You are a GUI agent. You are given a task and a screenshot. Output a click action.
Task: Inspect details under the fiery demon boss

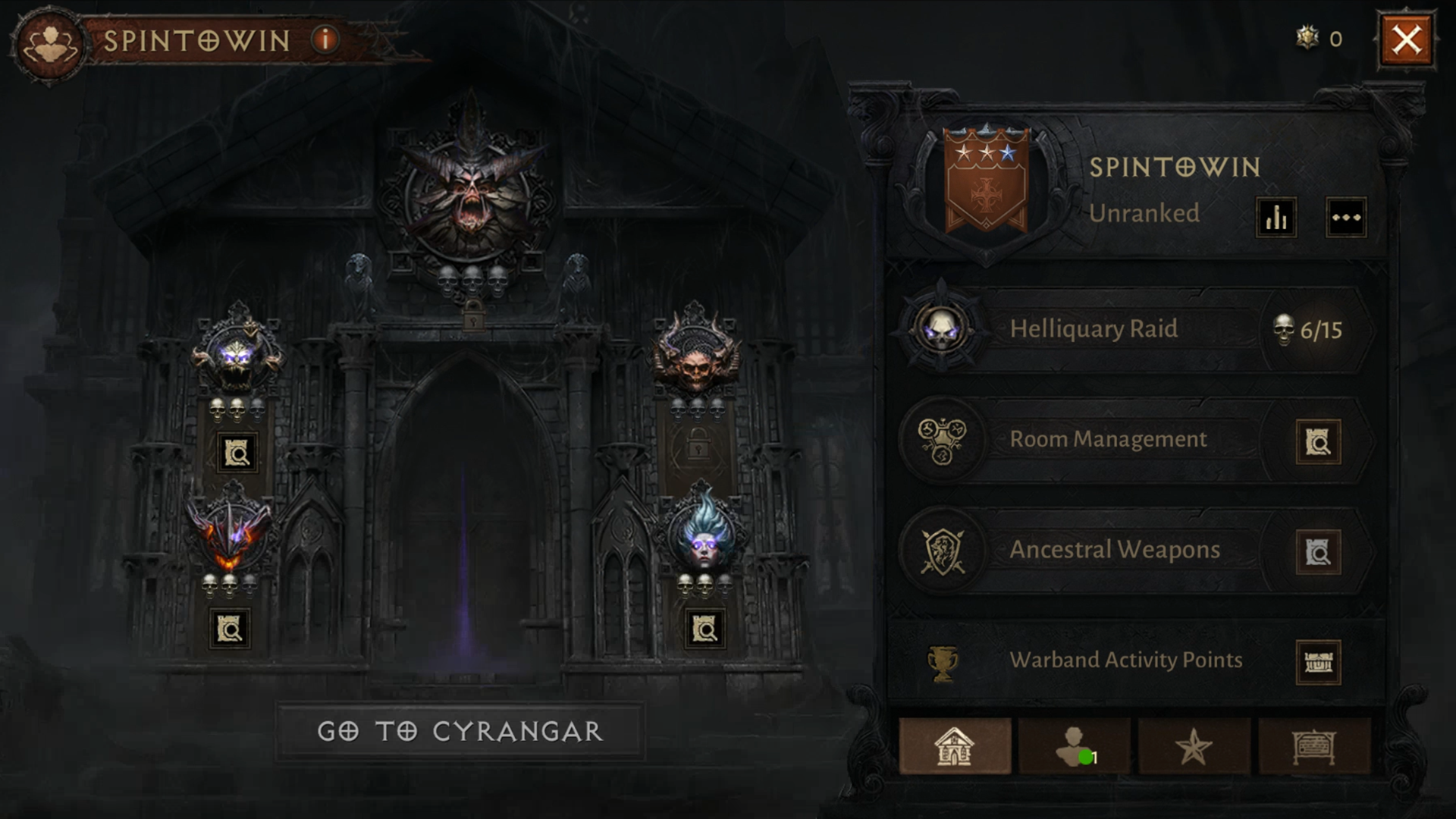pos(229,629)
